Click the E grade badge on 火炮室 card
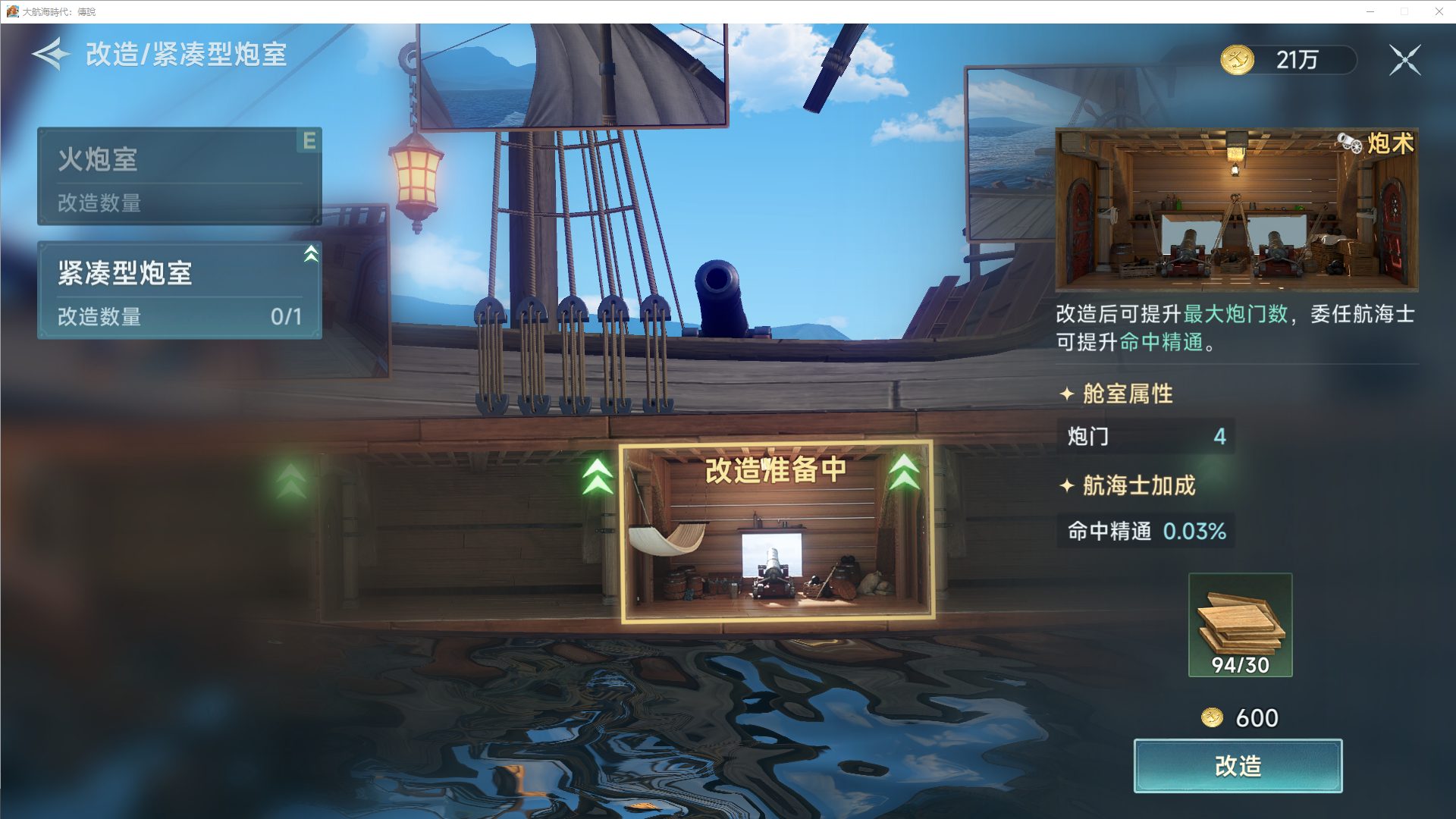The image size is (1456, 819). click(308, 142)
